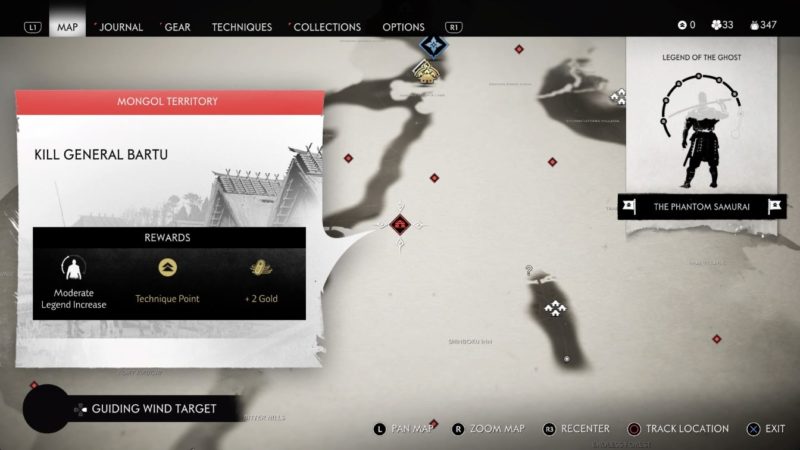
Task: Show the Collections tab
Action: pyautogui.click(x=326, y=27)
